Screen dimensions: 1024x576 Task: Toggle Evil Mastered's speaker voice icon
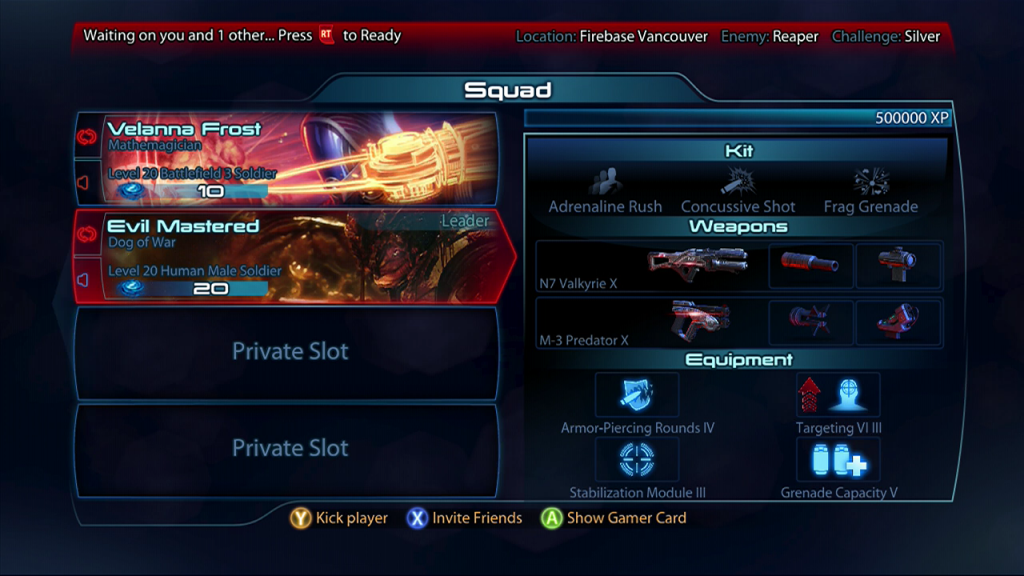(86, 280)
